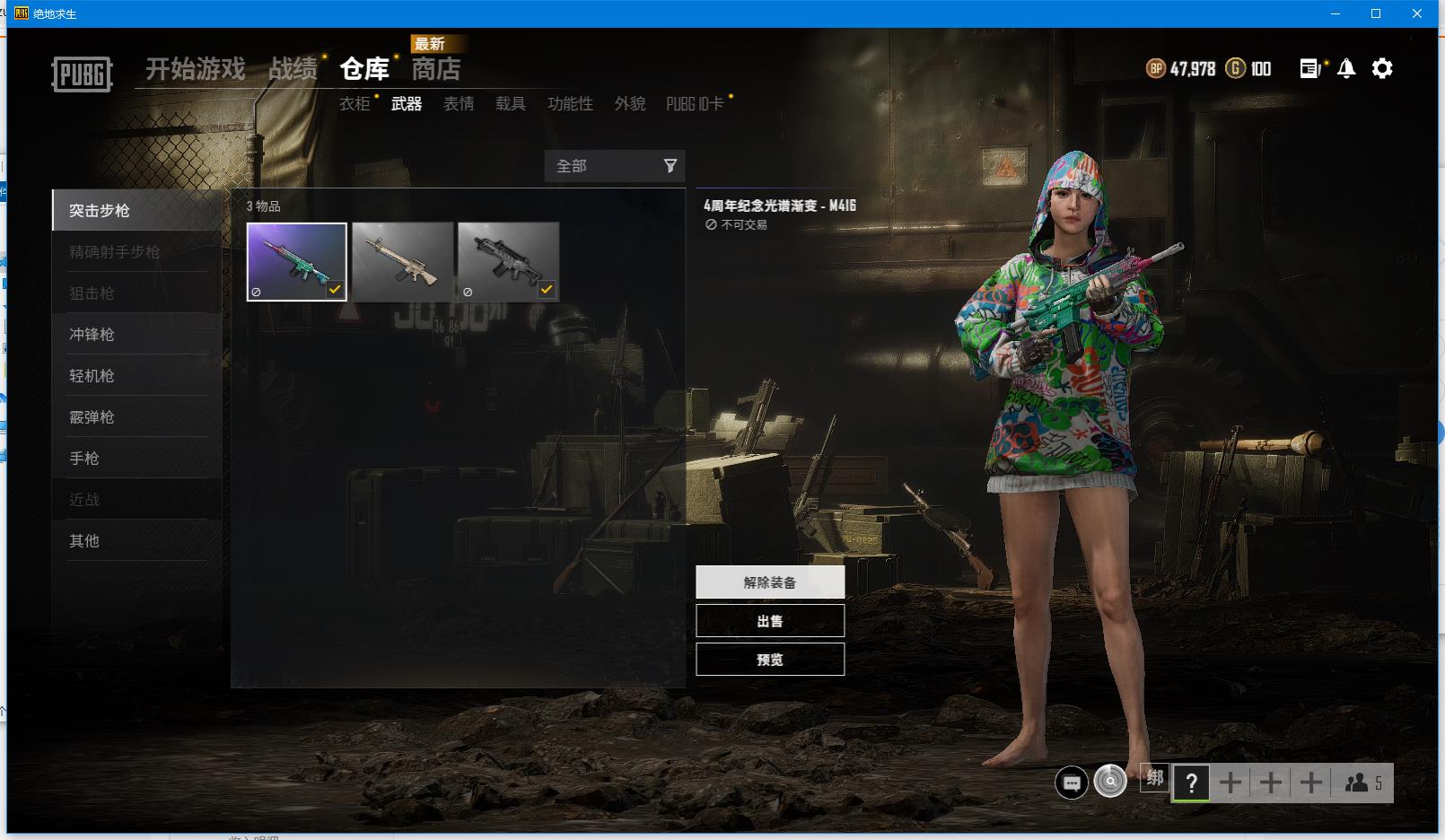Open the gear settings icon

(1382, 68)
